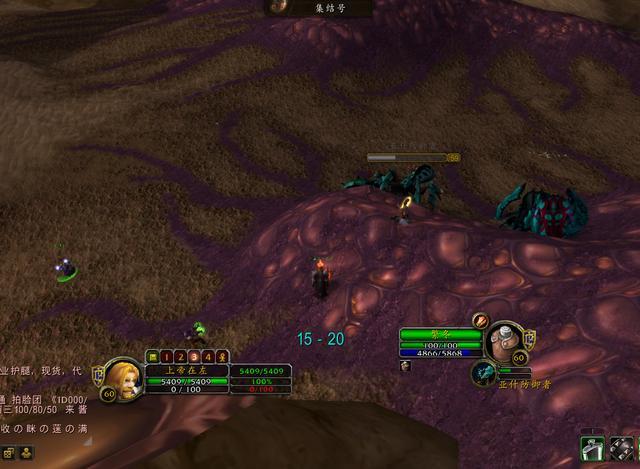
Task: Click the target portrait showing a leather pouch
Action: [505, 341]
